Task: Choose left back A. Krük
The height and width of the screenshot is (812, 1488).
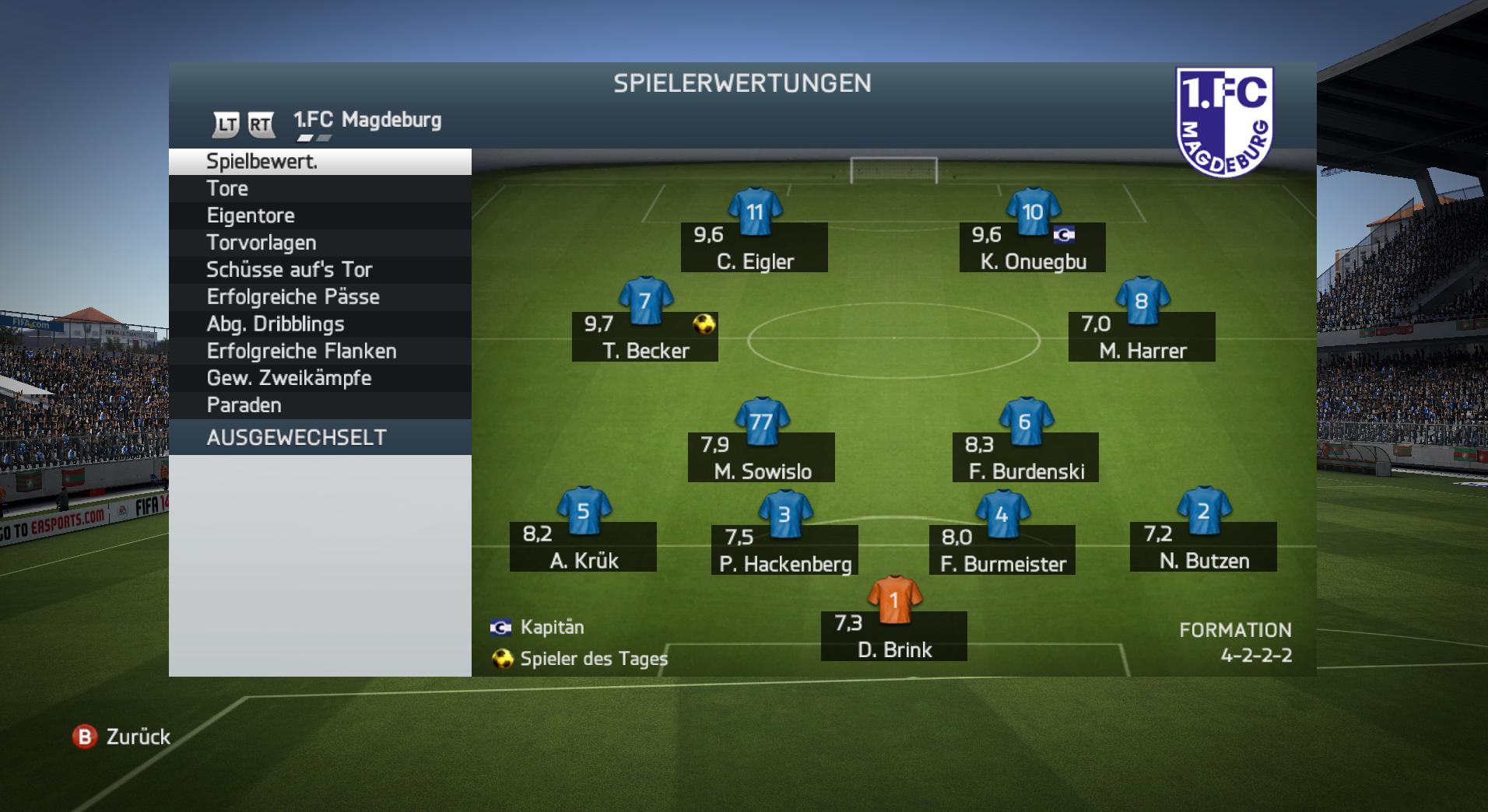Action: coord(583,547)
